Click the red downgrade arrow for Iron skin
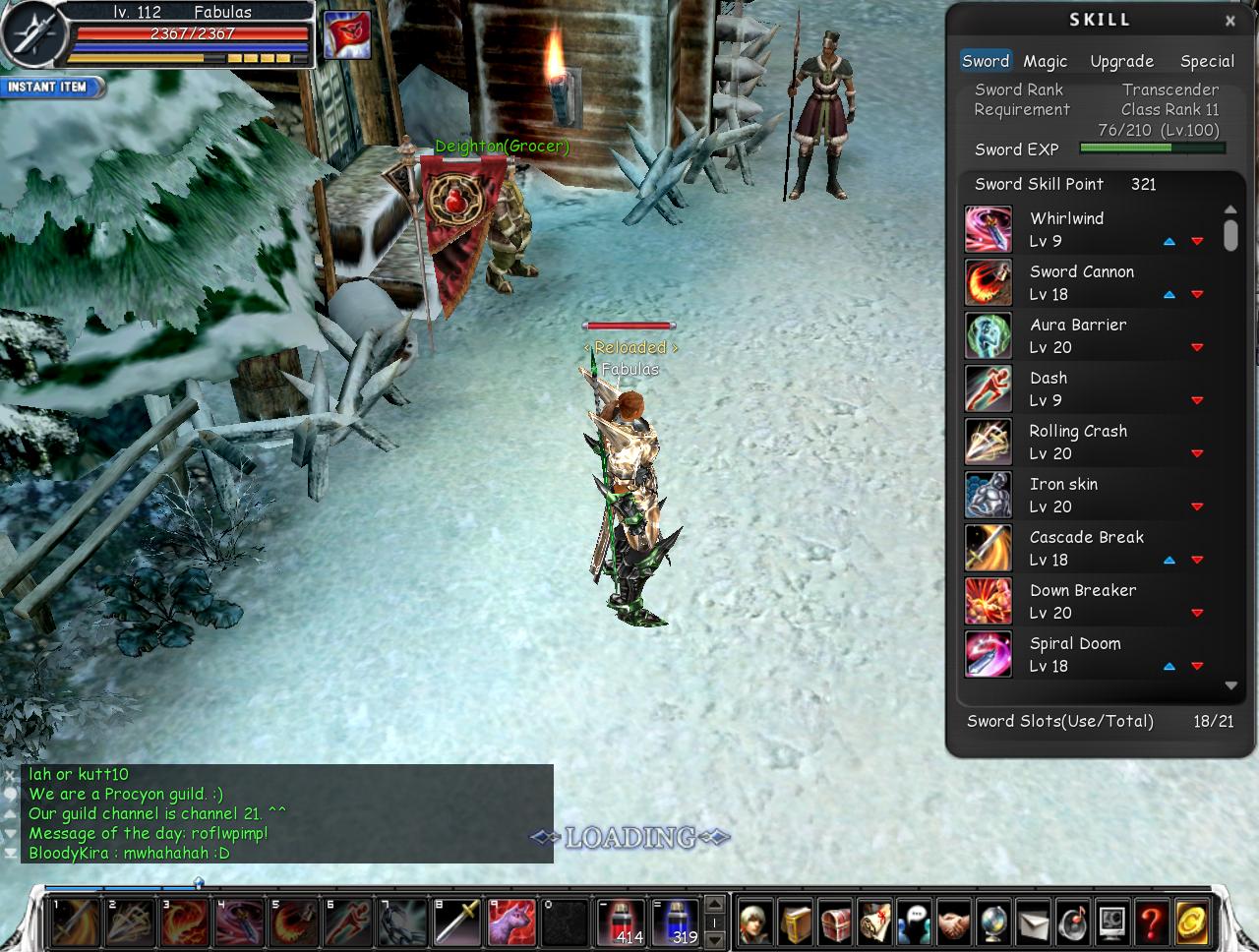The image size is (1259, 952). pos(1197,506)
